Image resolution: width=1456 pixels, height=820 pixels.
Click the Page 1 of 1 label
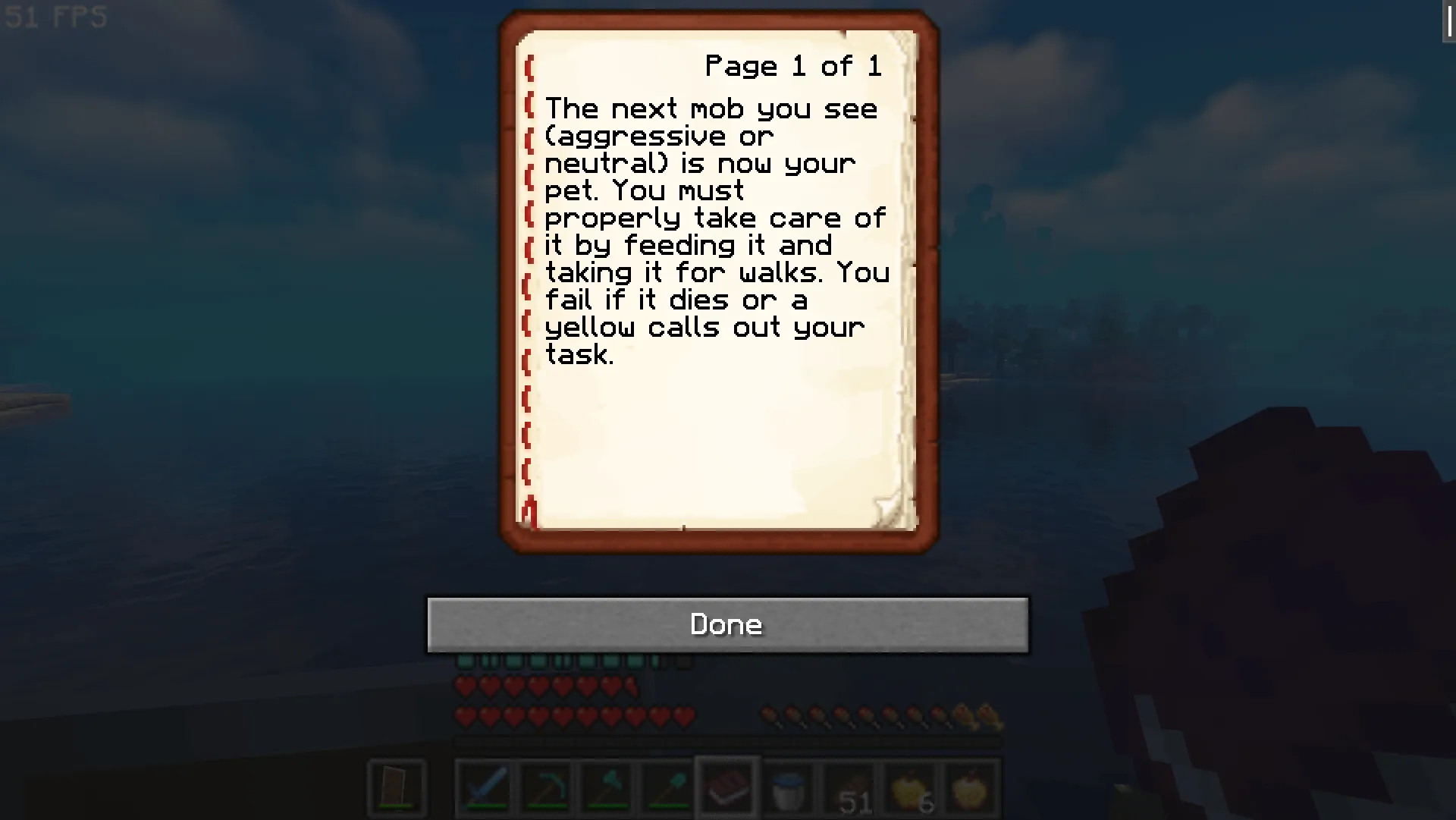pos(793,65)
